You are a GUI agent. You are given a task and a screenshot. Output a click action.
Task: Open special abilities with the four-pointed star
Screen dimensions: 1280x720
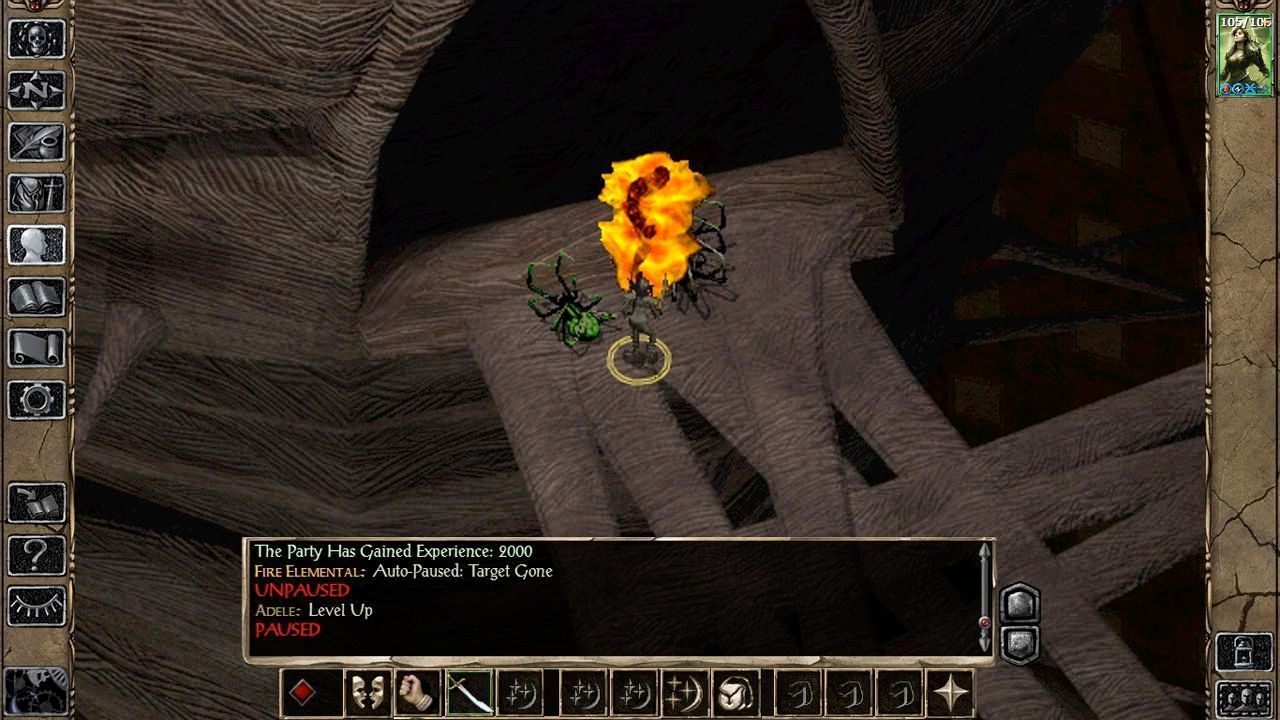pos(950,693)
